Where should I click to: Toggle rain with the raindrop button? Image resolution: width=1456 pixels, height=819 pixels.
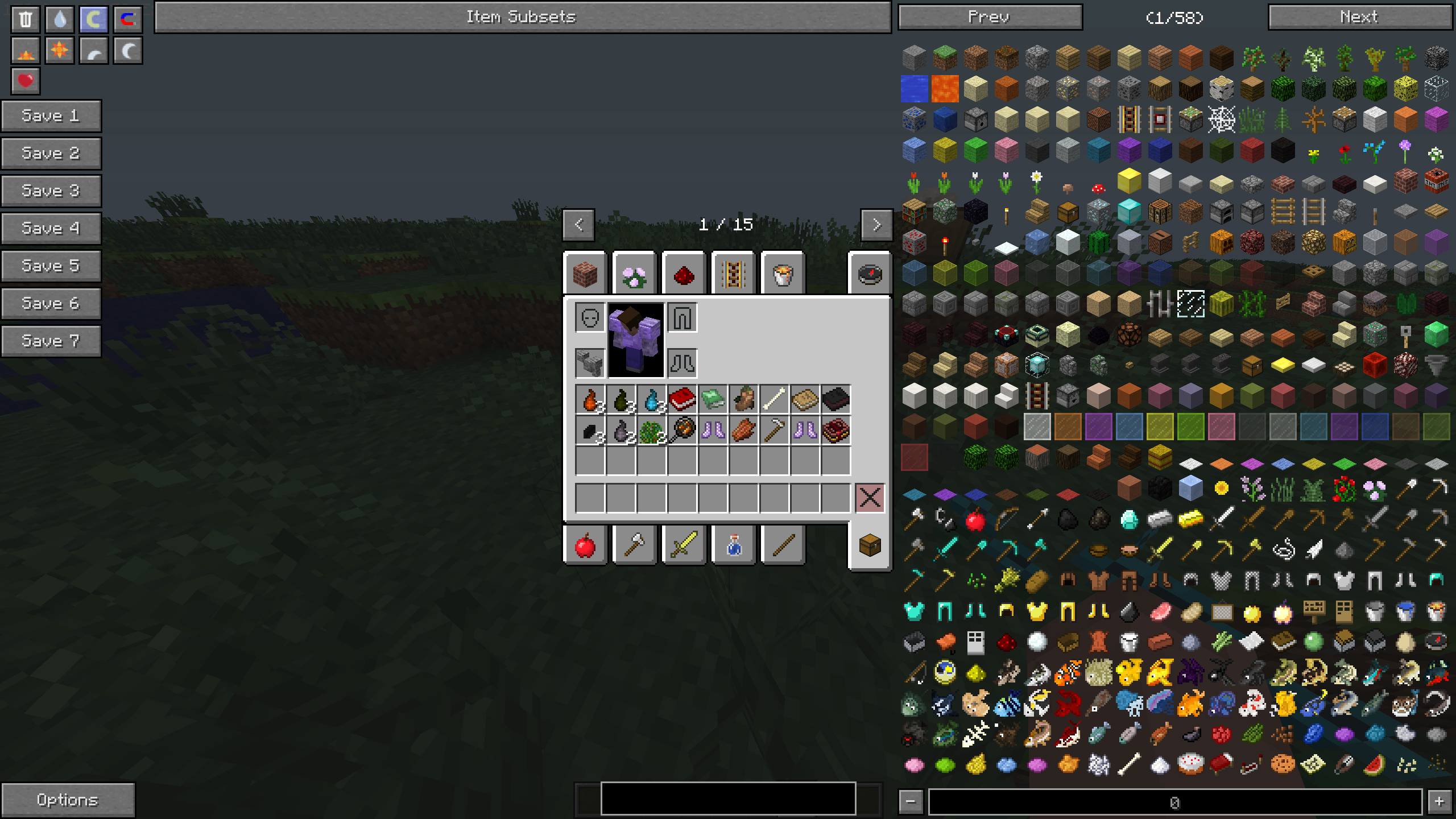(59, 19)
